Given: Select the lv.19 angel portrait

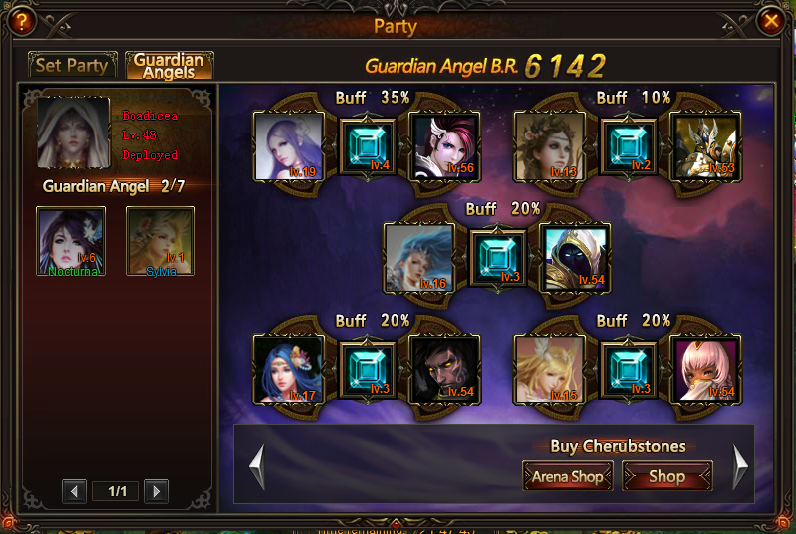Looking at the screenshot, I should pos(288,145).
